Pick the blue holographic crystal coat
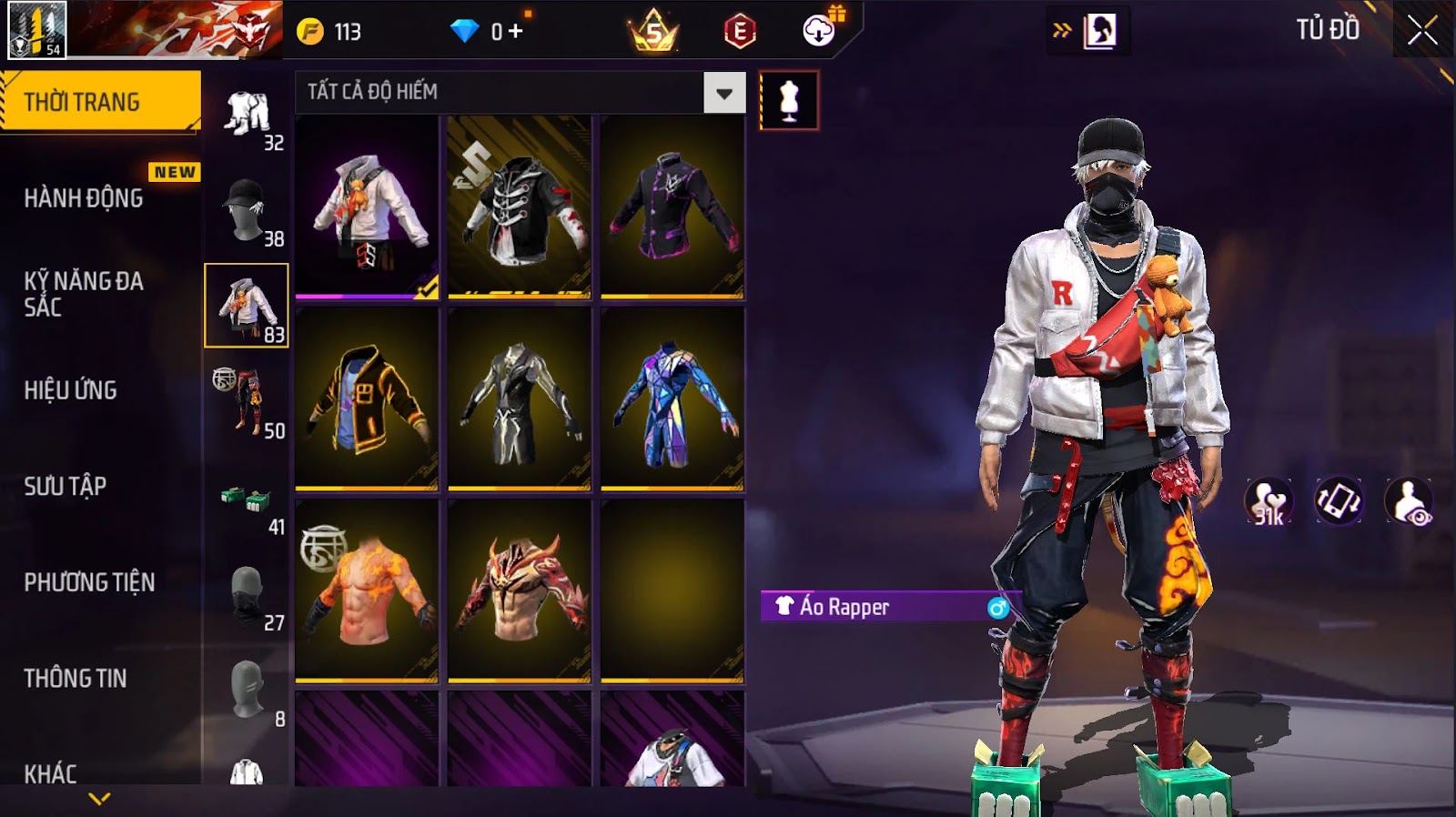Image resolution: width=1456 pixels, height=817 pixels. (672, 398)
